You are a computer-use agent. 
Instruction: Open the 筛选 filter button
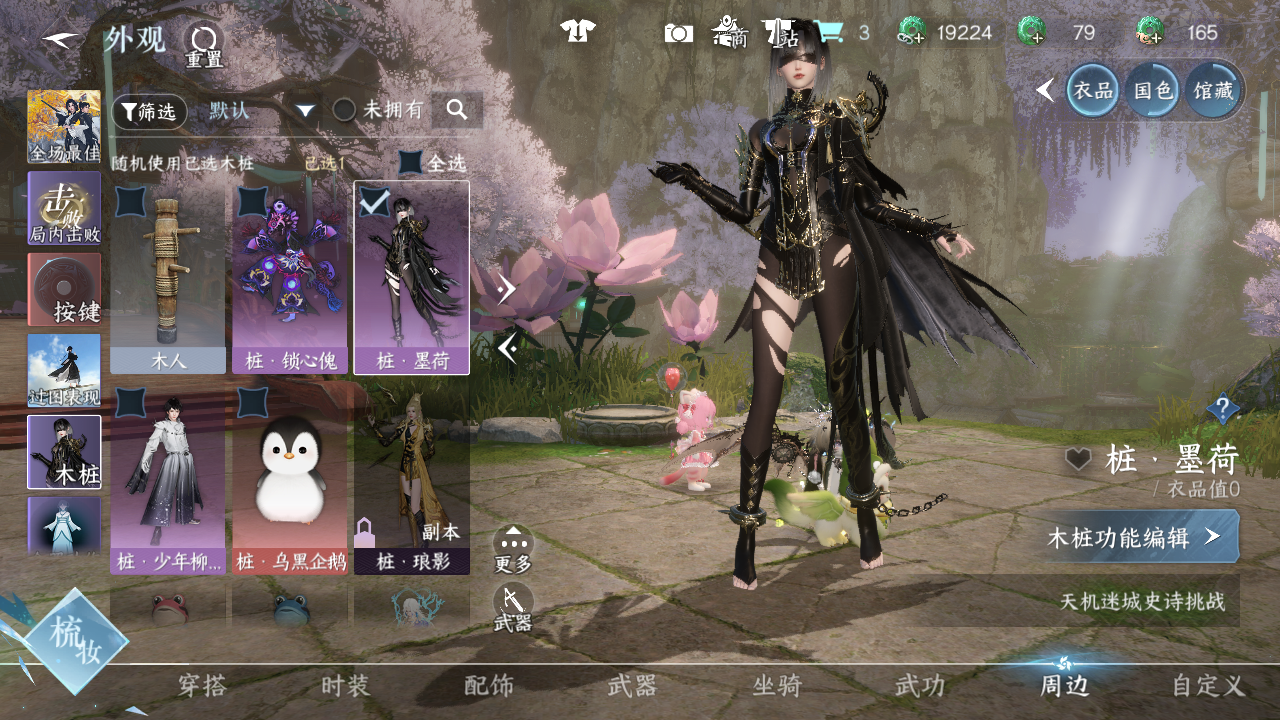149,111
